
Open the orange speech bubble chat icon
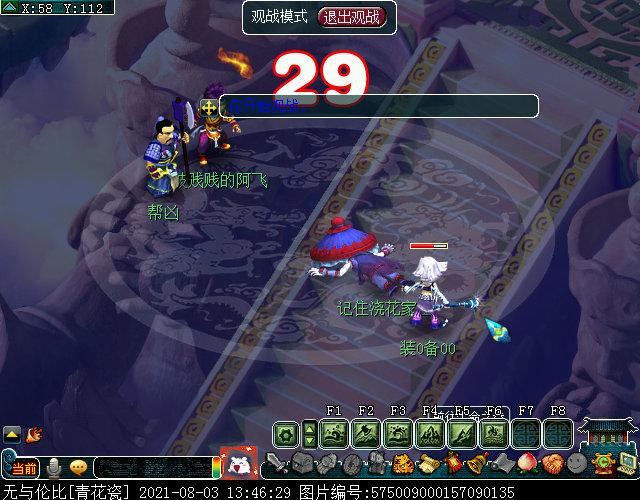coord(78,467)
